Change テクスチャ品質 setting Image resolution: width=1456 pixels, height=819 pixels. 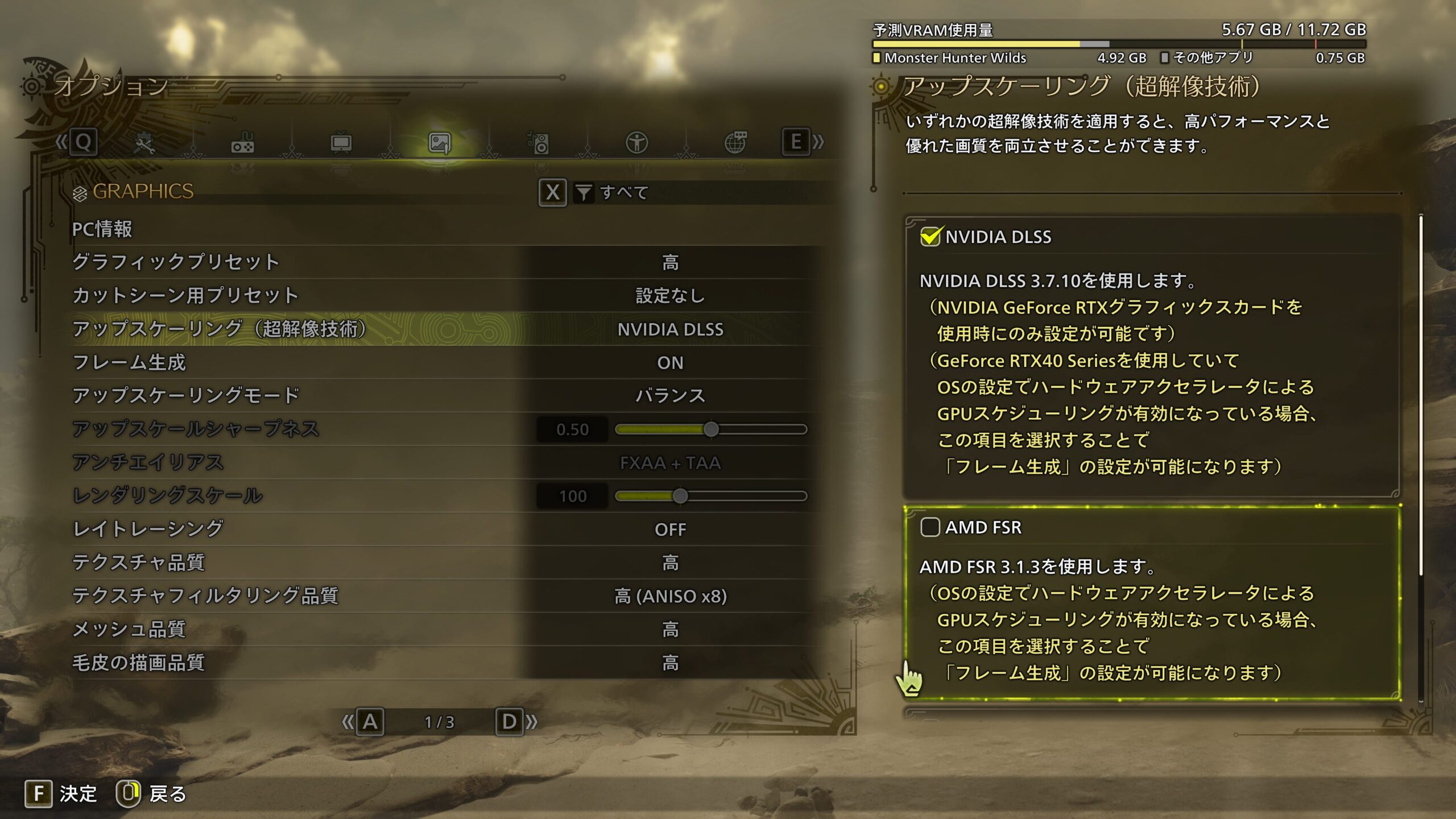click(670, 562)
